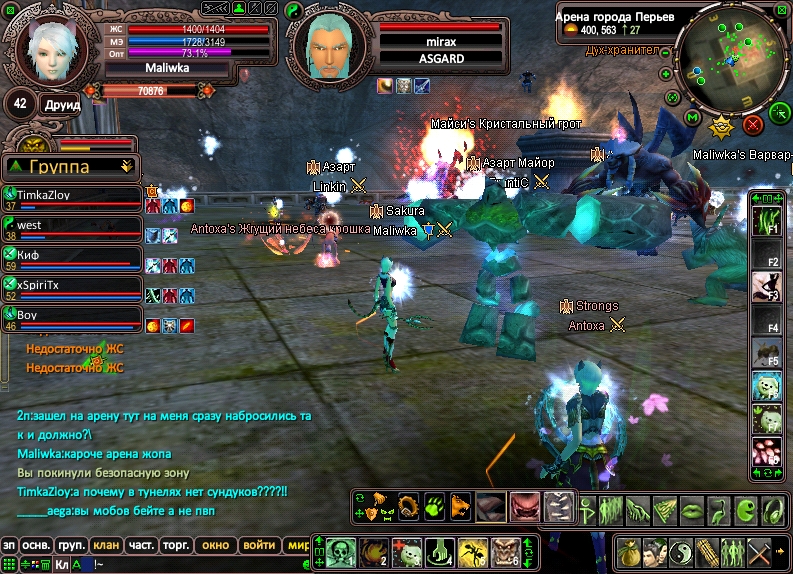
Task: Open the груп. chat channel tab
Action: [70, 545]
